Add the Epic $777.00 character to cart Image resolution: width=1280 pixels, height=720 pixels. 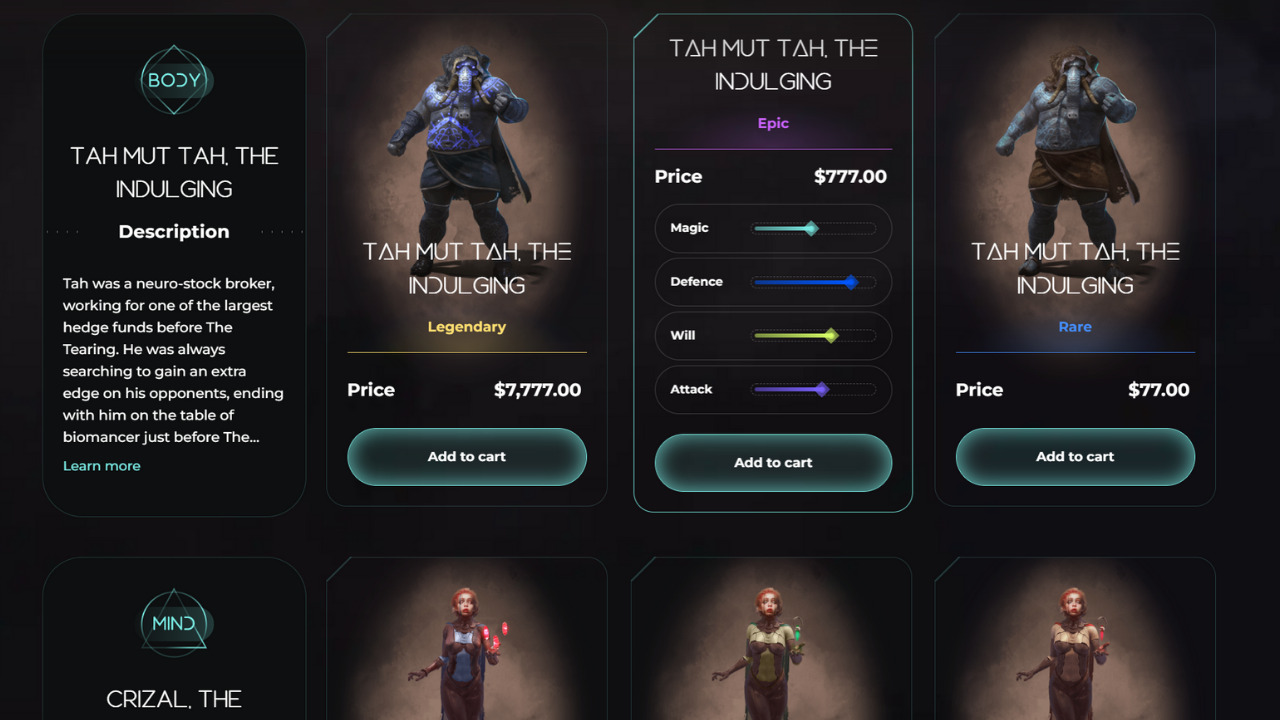tap(772, 463)
